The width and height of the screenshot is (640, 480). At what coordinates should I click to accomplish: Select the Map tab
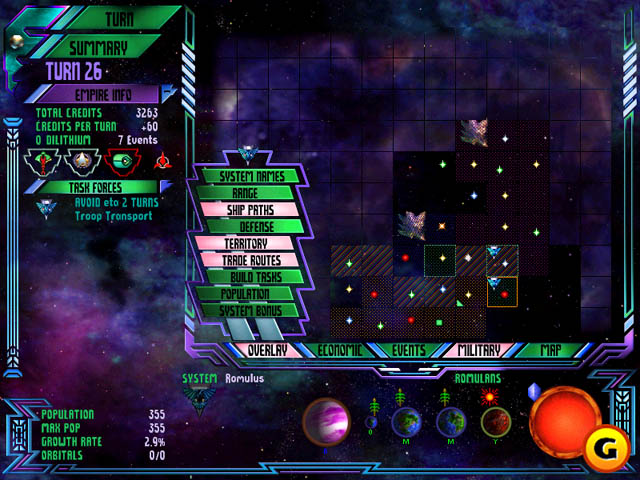[550, 350]
